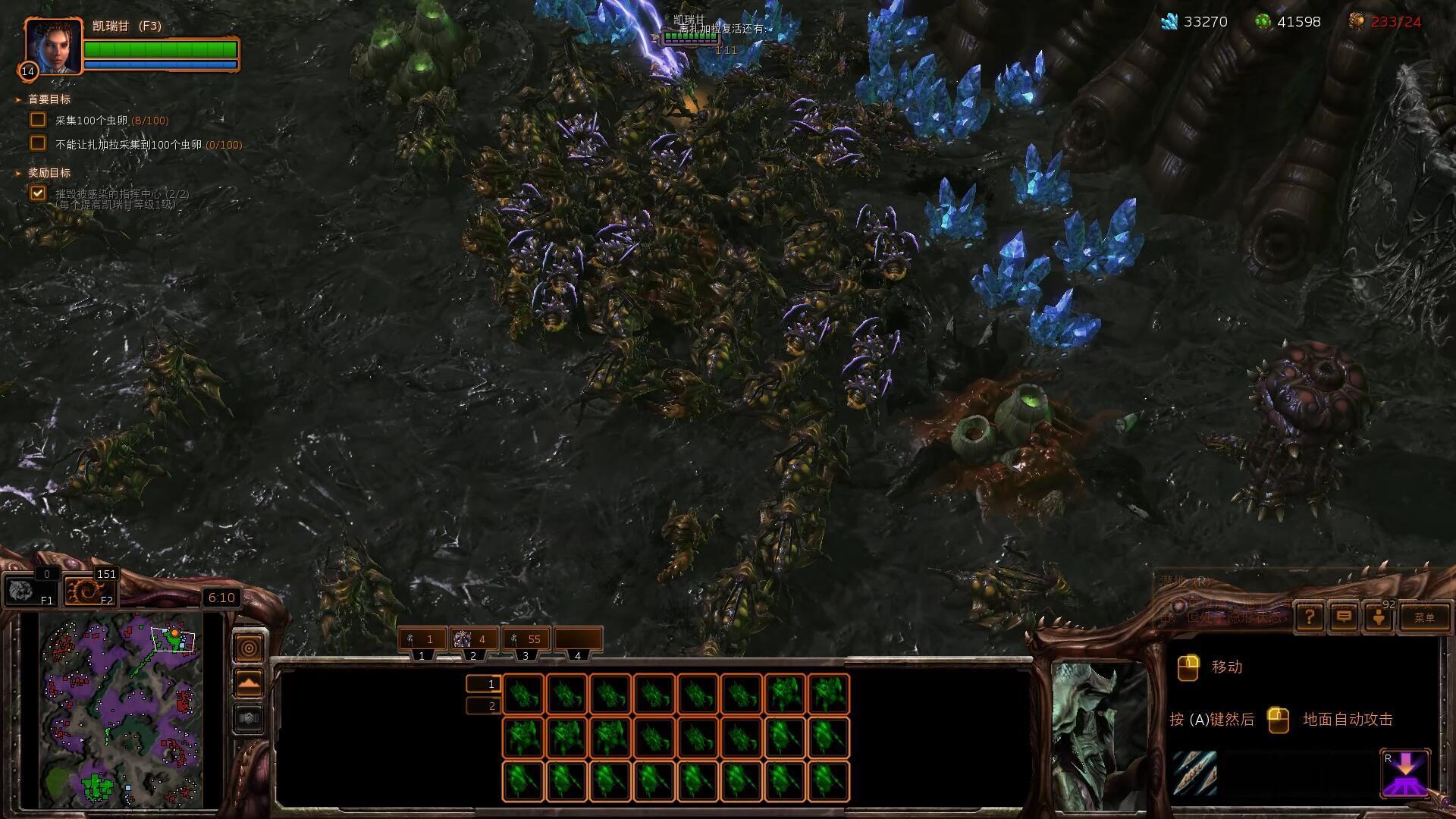
Task: Select control group 3 with 55 units
Action: [x=526, y=640]
